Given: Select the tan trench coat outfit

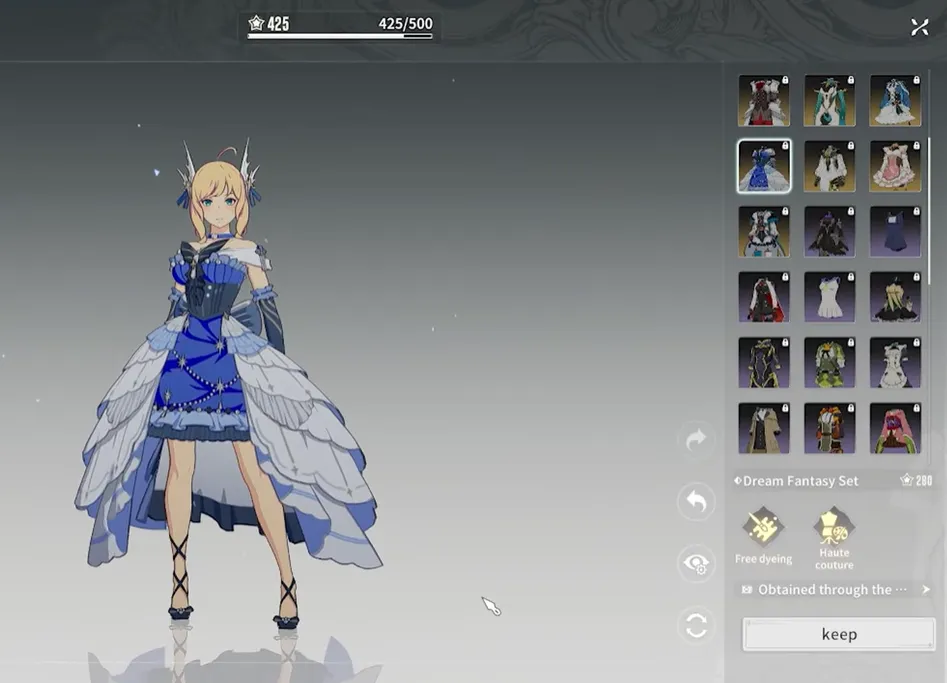Looking at the screenshot, I should [x=764, y=428].
